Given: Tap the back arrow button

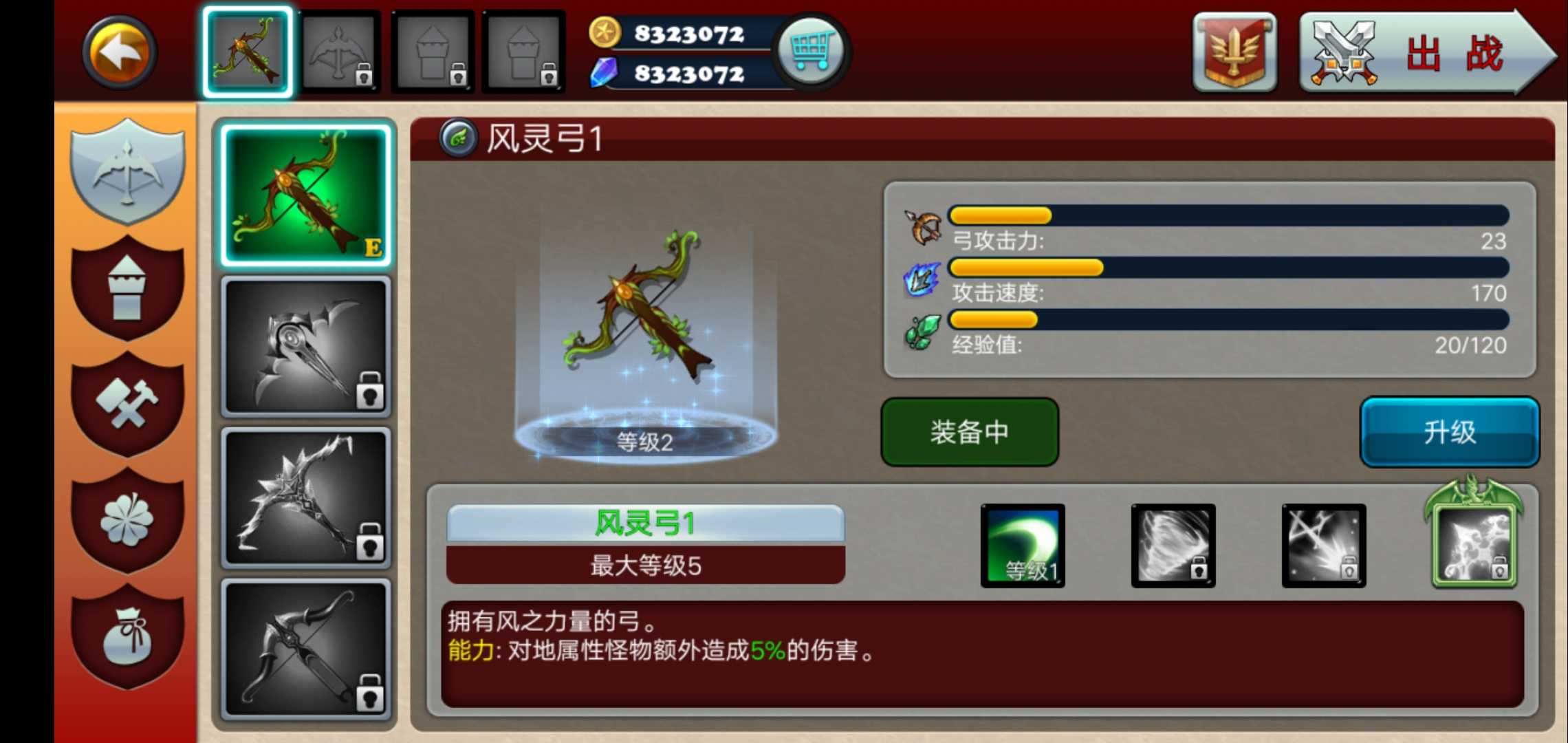Looking at the screenshot, I should (x=117, y=52).
